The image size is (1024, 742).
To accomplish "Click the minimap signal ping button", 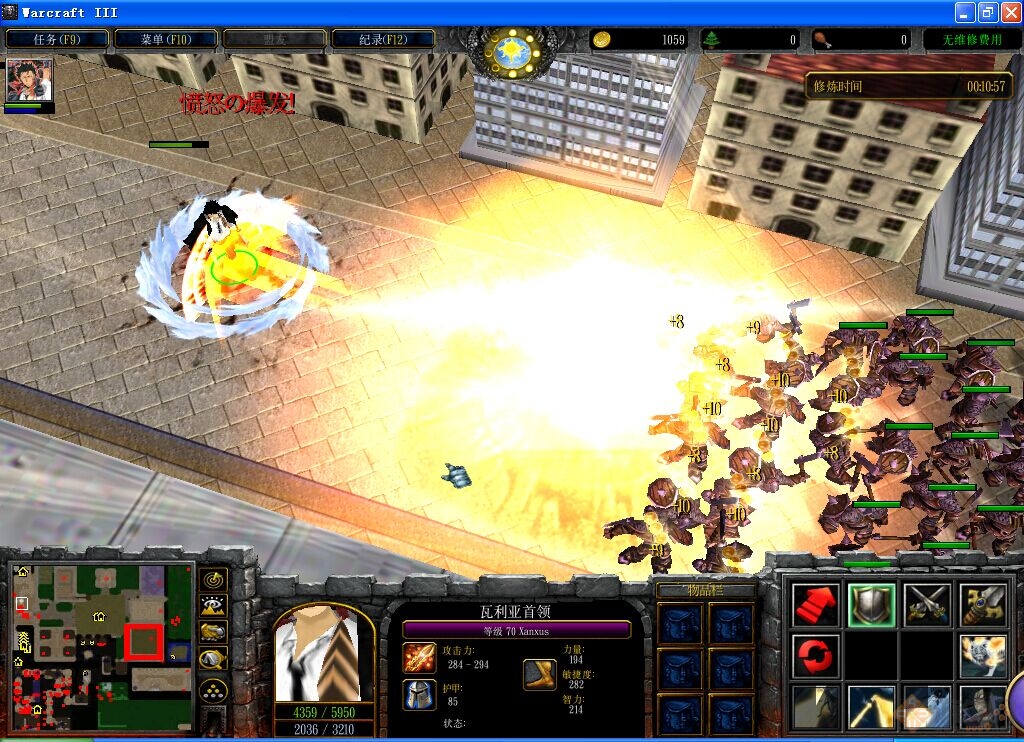I will tap(213, 578).
